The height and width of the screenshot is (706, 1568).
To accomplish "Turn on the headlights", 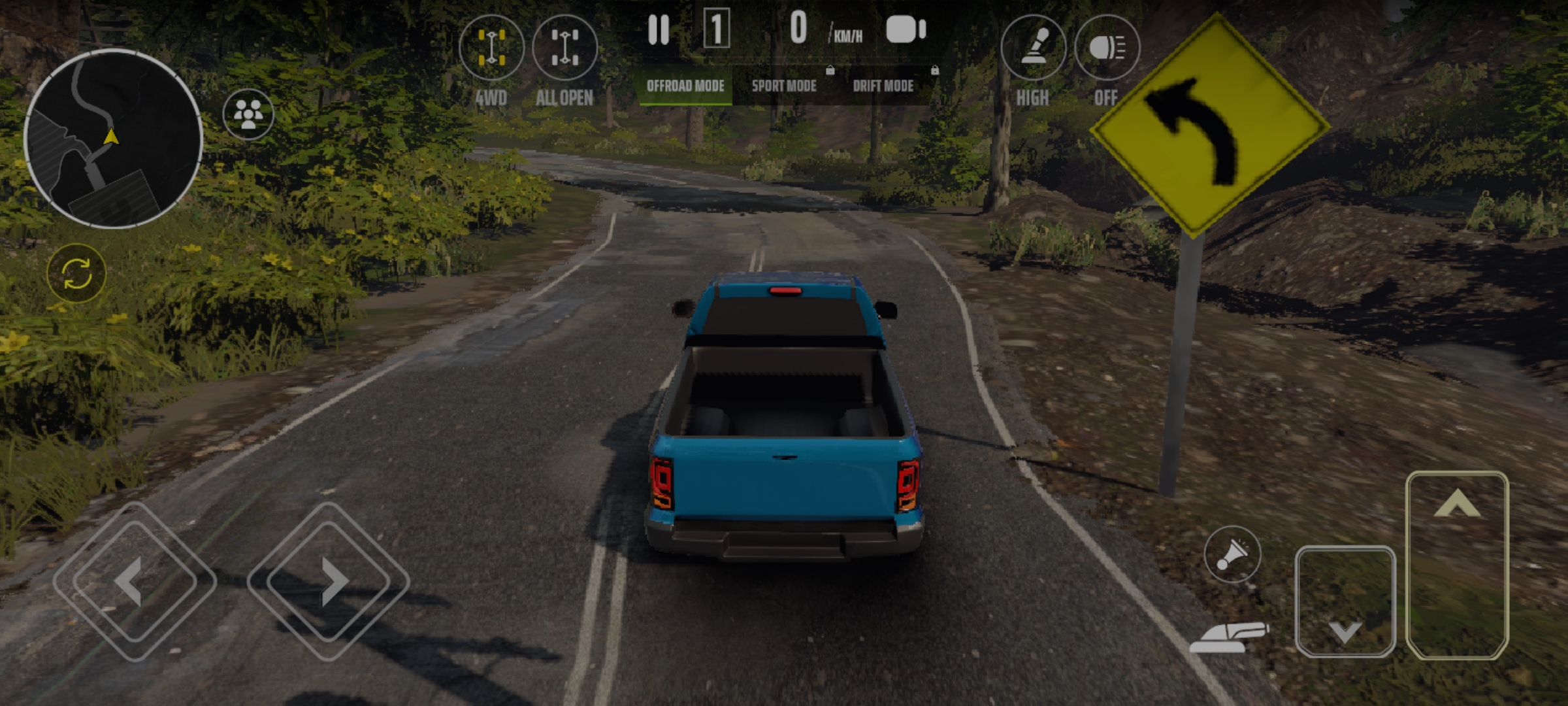I will pos(1107,48).
